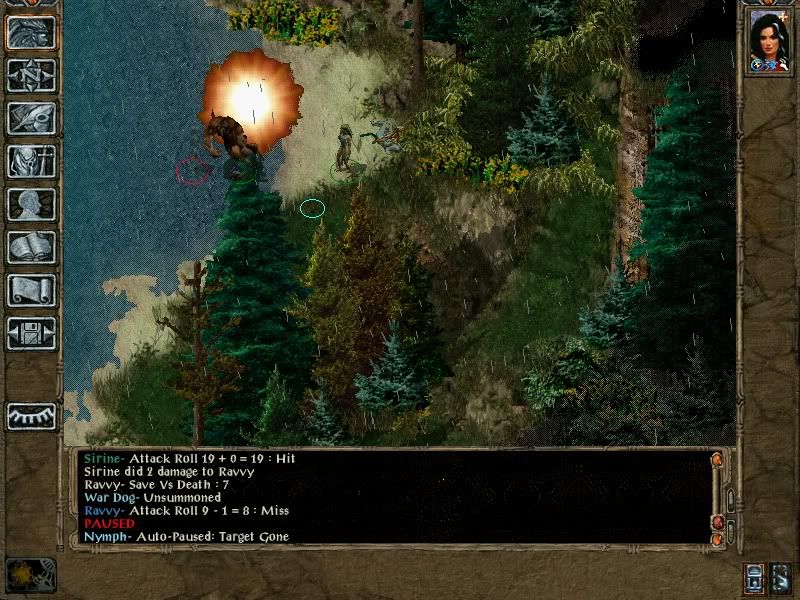Click the bottom orange gem of message log
Screen dimensions: 800x600
[716, 539]
